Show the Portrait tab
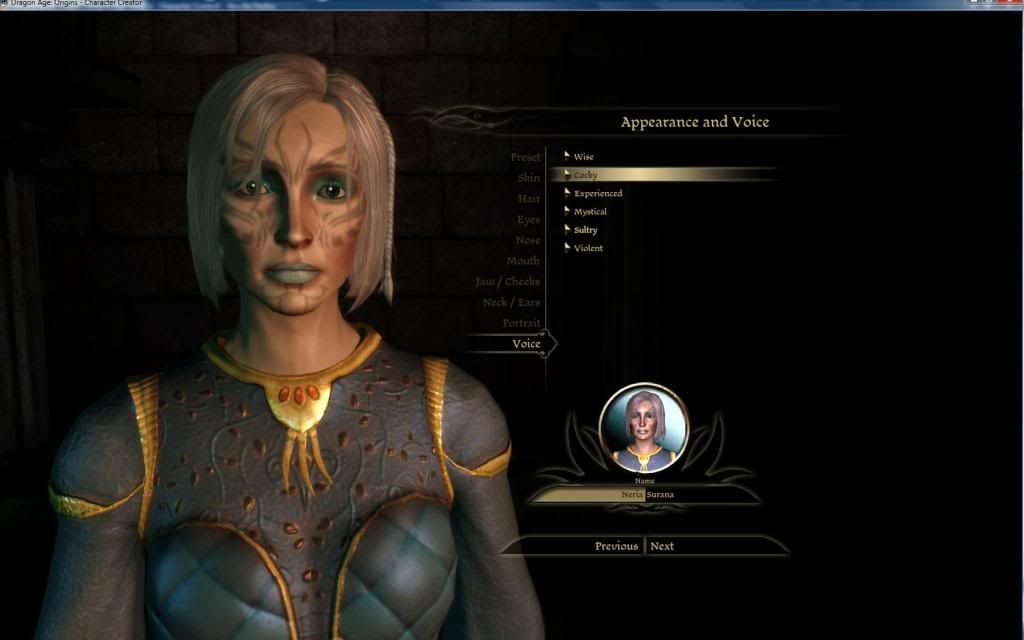This screenshot has width=1024, height=640. coord(521,323)
